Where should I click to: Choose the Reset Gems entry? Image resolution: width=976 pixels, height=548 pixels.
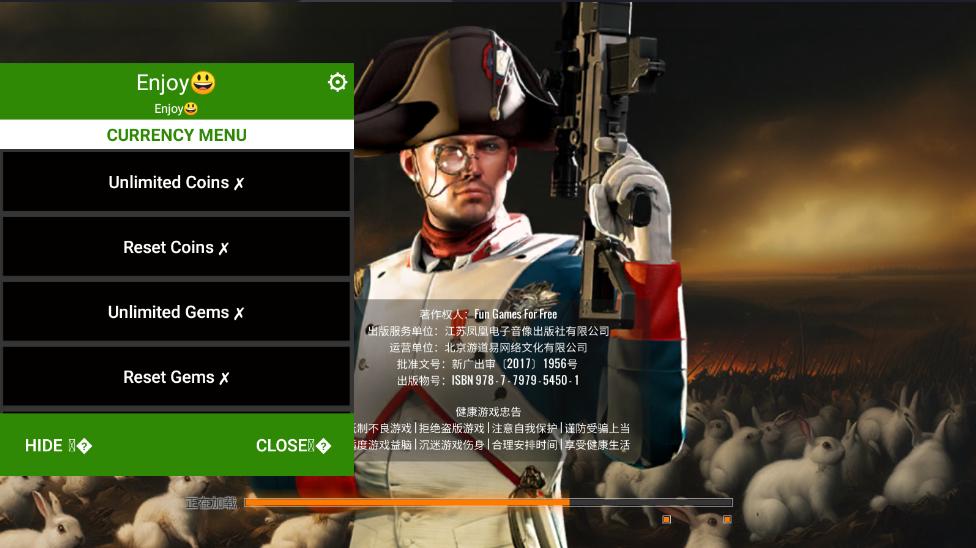[x=176, y=377]
